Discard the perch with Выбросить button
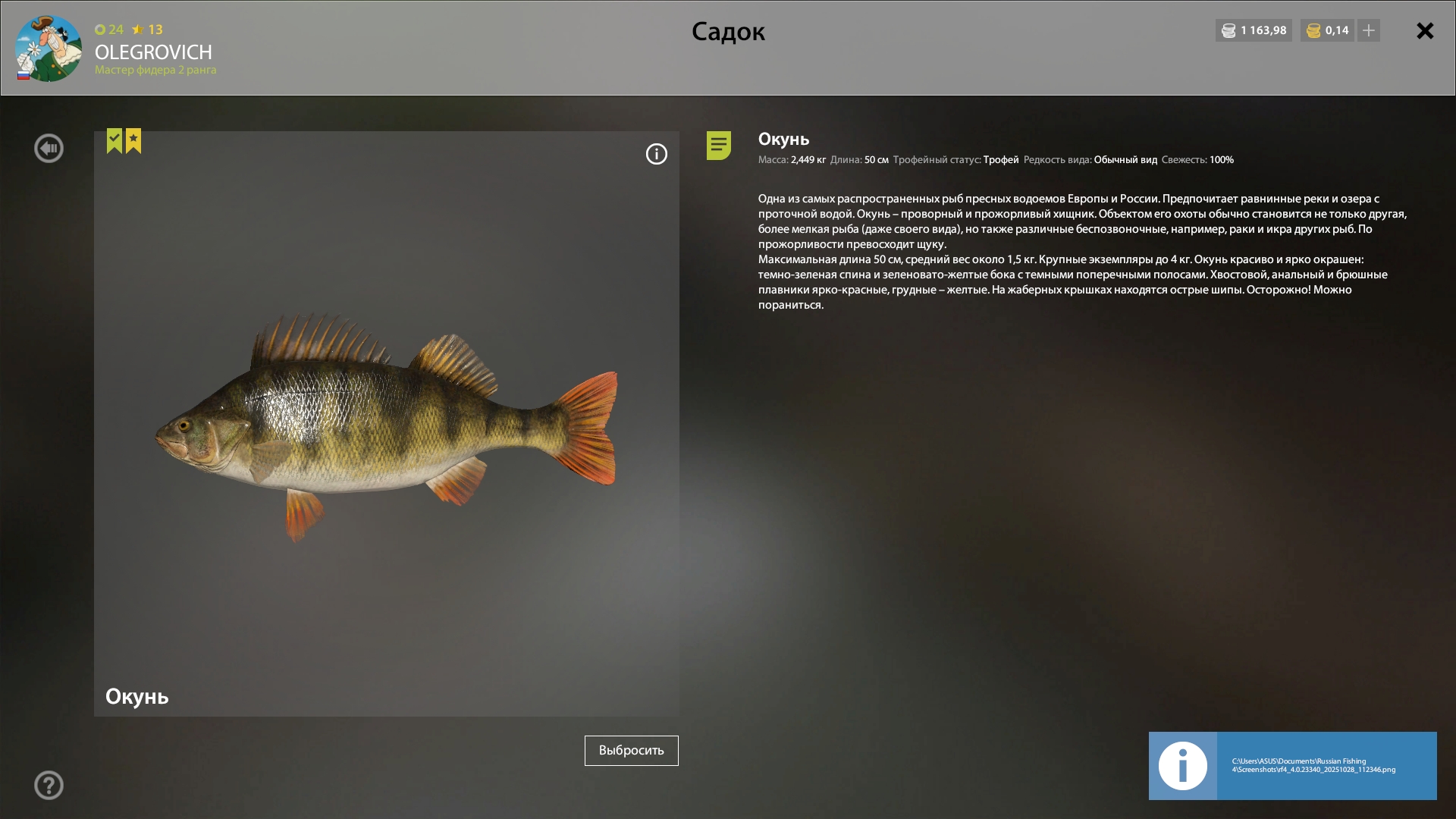 tap(631, 750)
